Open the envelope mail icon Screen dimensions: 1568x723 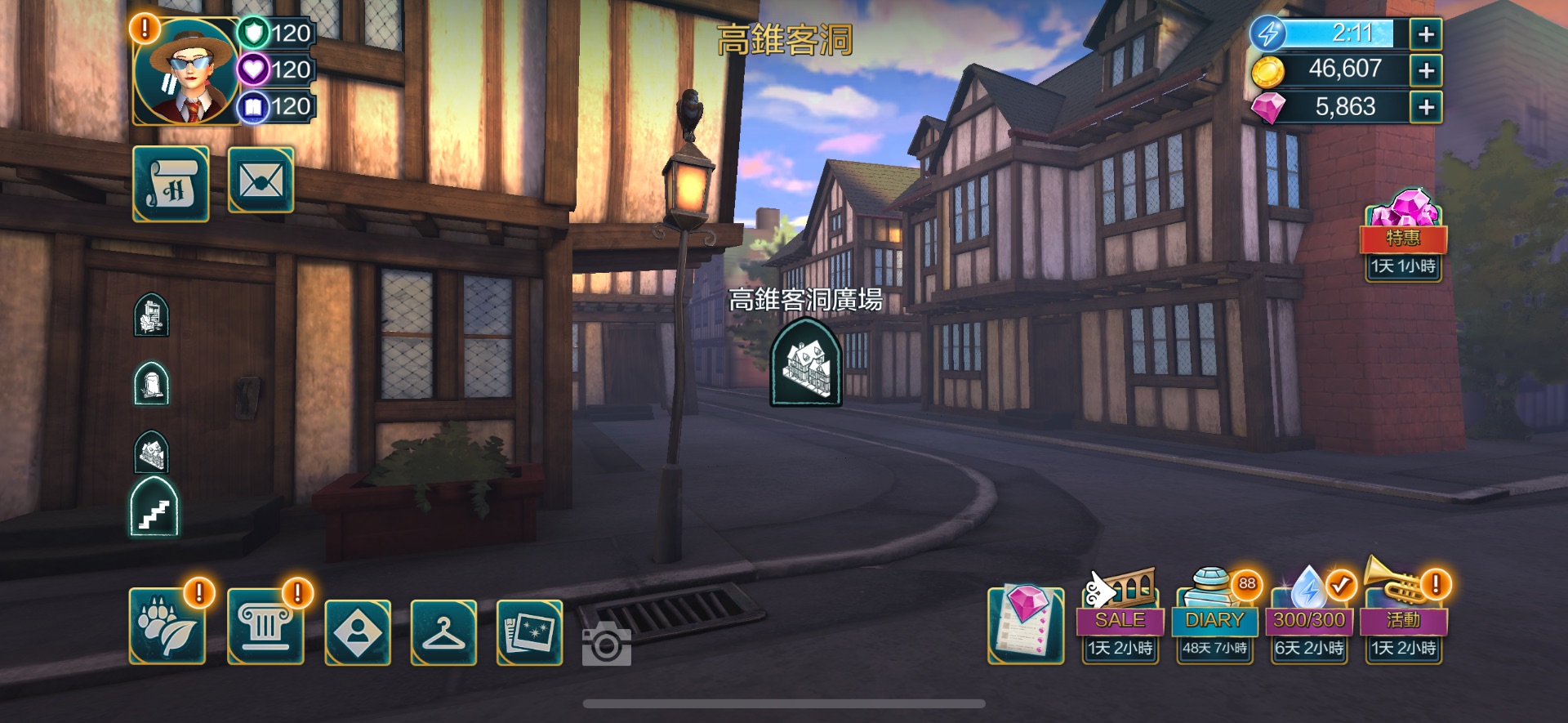click(x=261, y=181)
